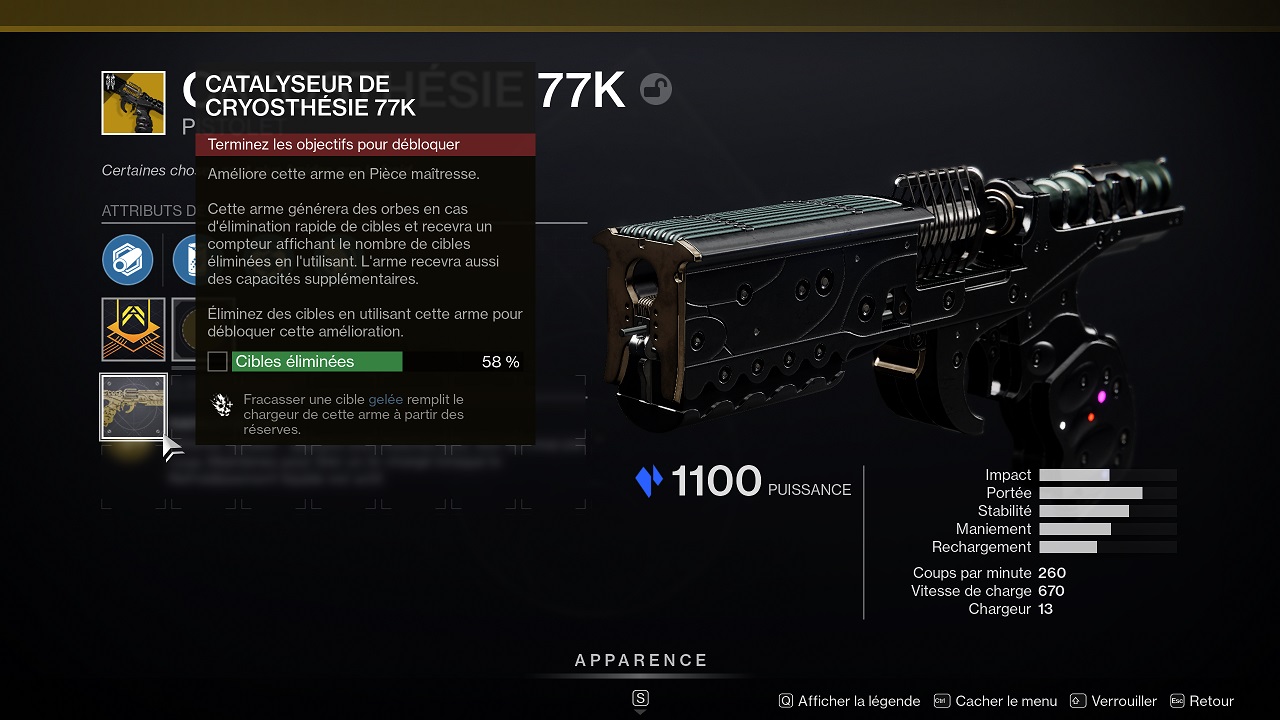Select the Cryosthésie 77K catalyst slot

(x=133, y=406)
